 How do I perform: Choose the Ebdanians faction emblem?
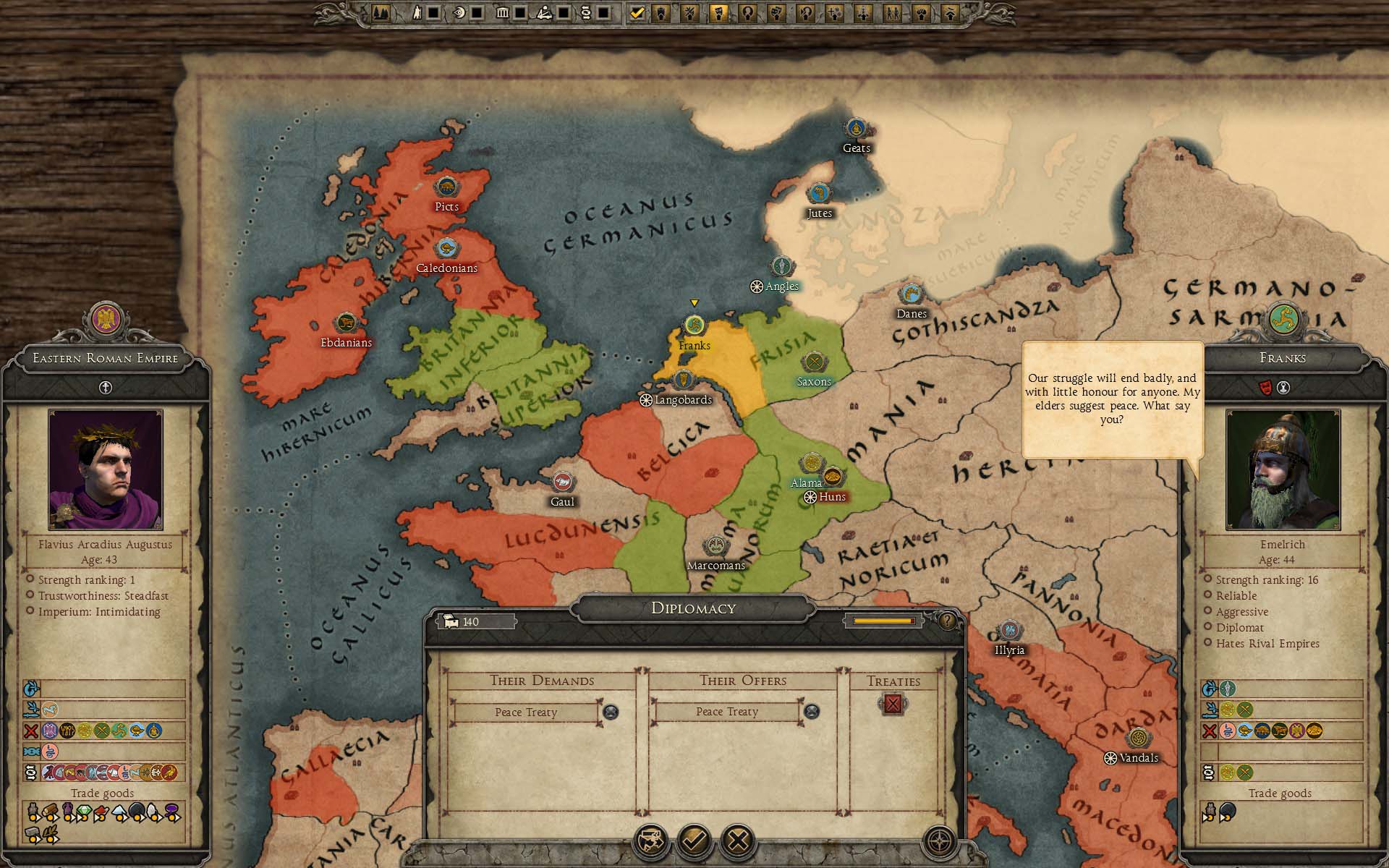coord(346,323)
